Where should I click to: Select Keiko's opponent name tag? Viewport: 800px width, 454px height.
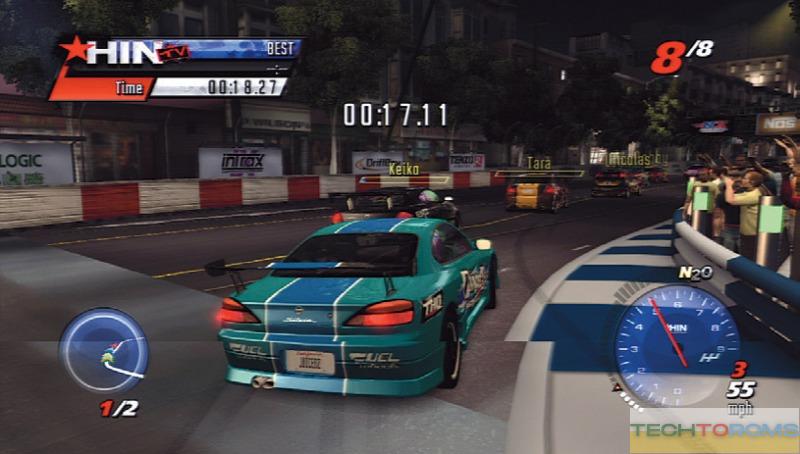404,172
